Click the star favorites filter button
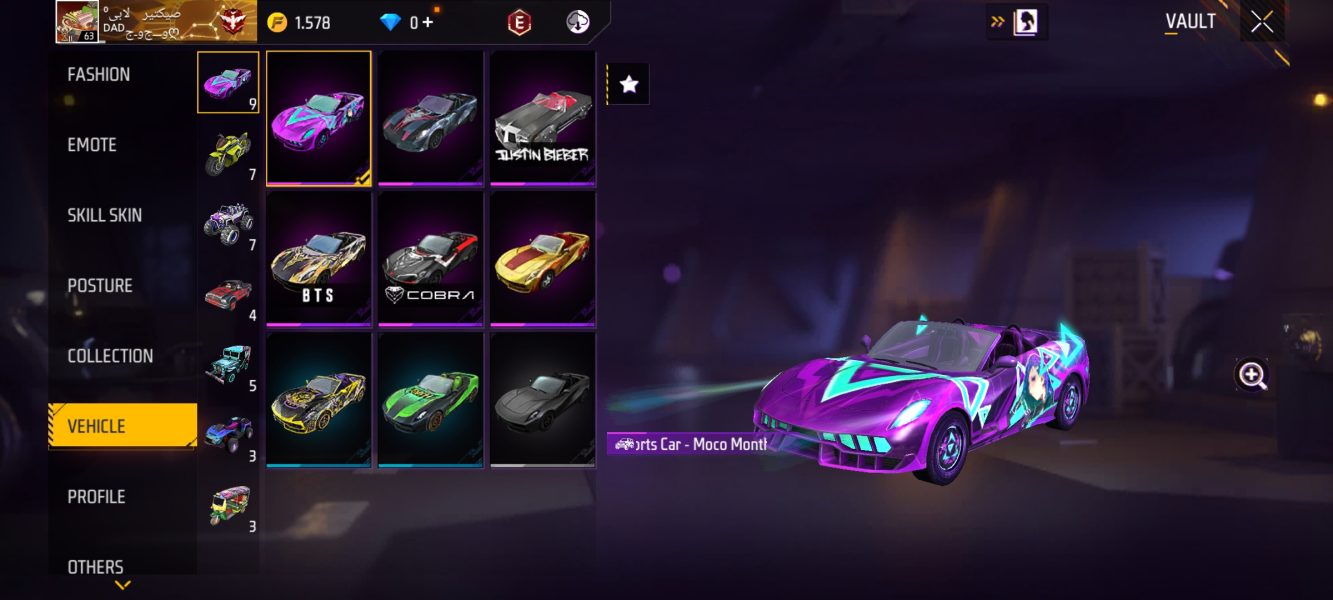The height and width of the screenshot is (600, 1333). (629, 85)
